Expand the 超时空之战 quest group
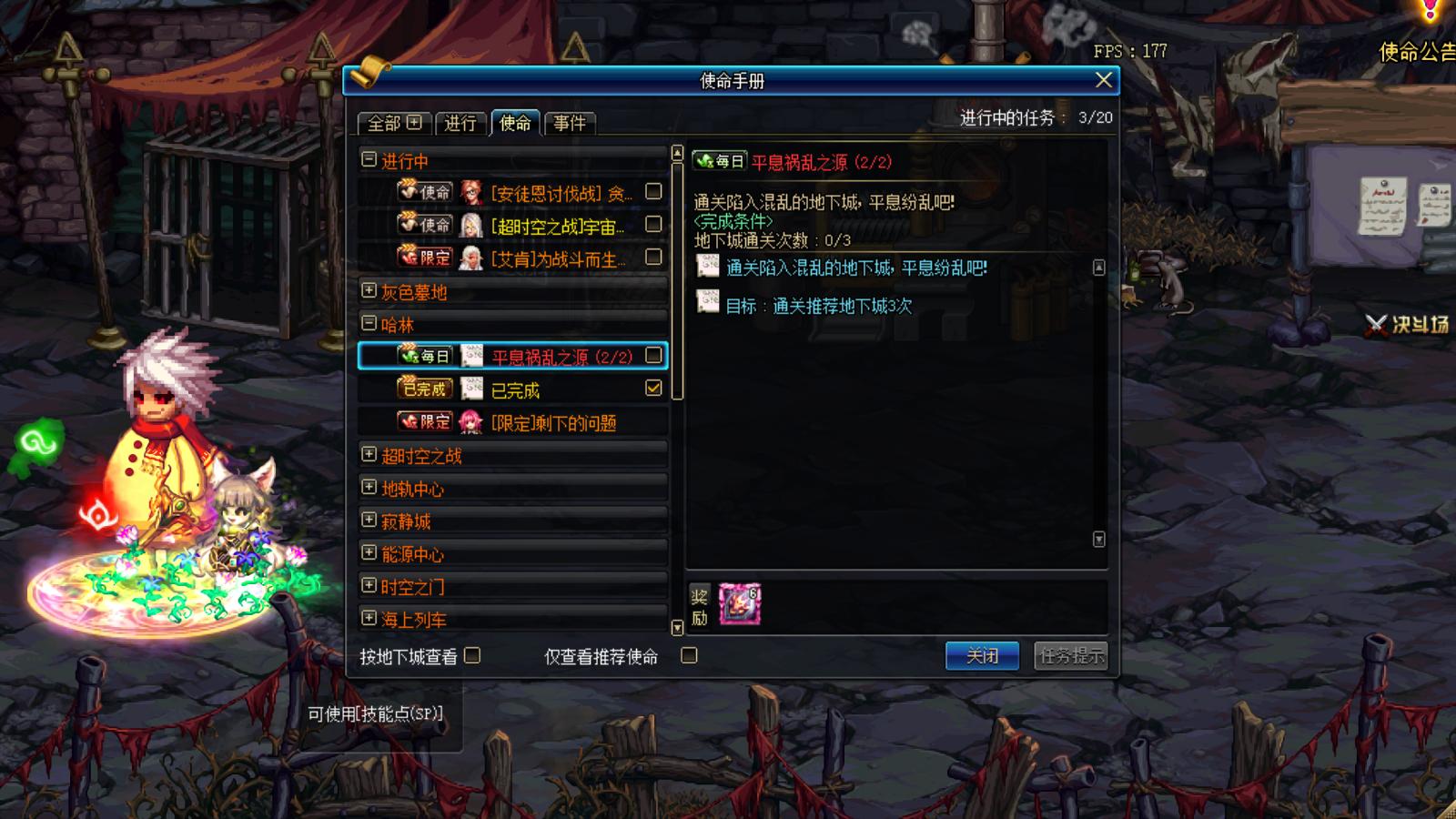Image resolution: width=1456 pixels, height=819 pixels. pos(368,455)
